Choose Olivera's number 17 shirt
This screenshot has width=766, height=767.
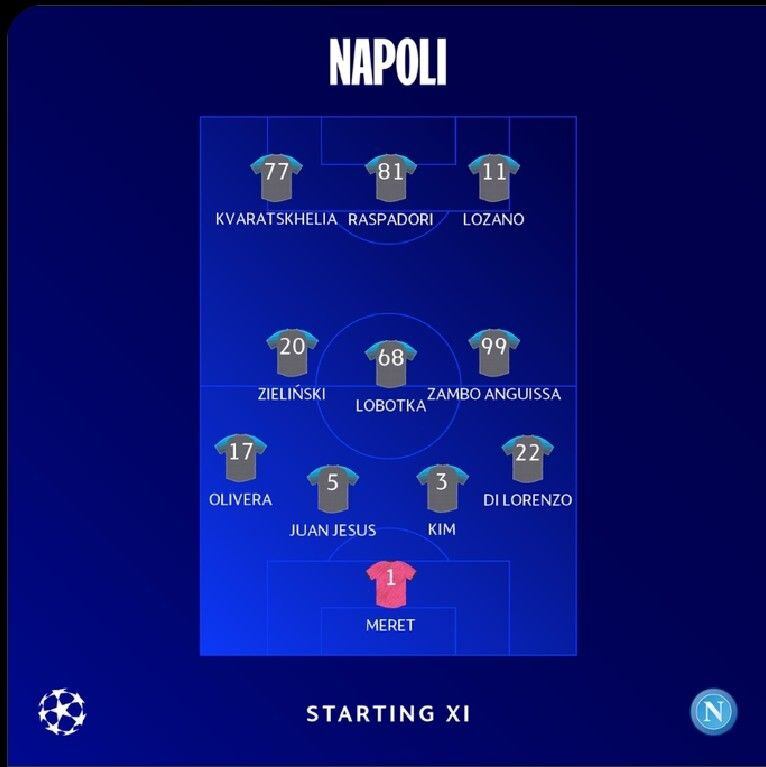[241, 458]
